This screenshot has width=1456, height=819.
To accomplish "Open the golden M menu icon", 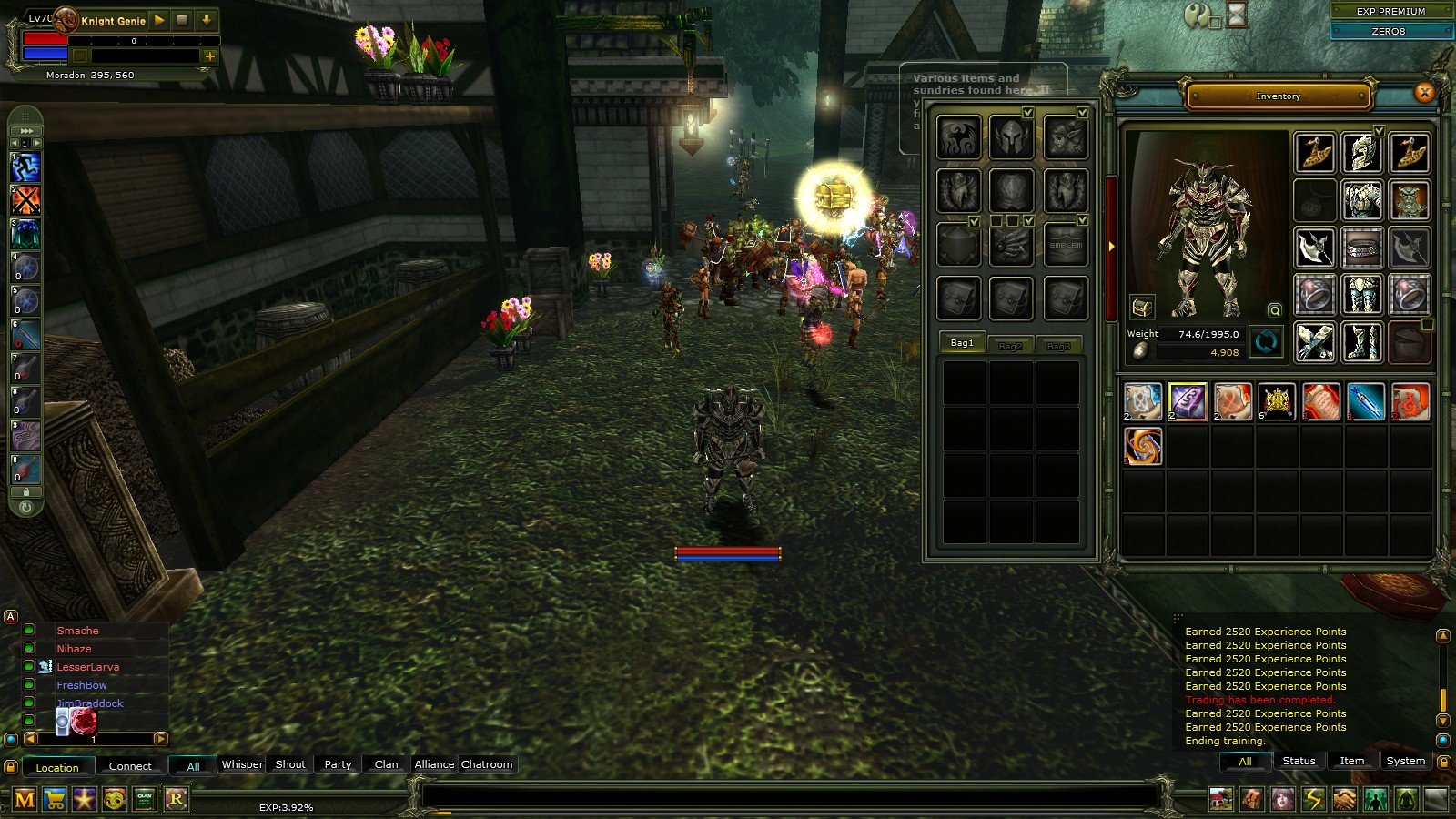I will pyautogui.click(x=25, y=799).
